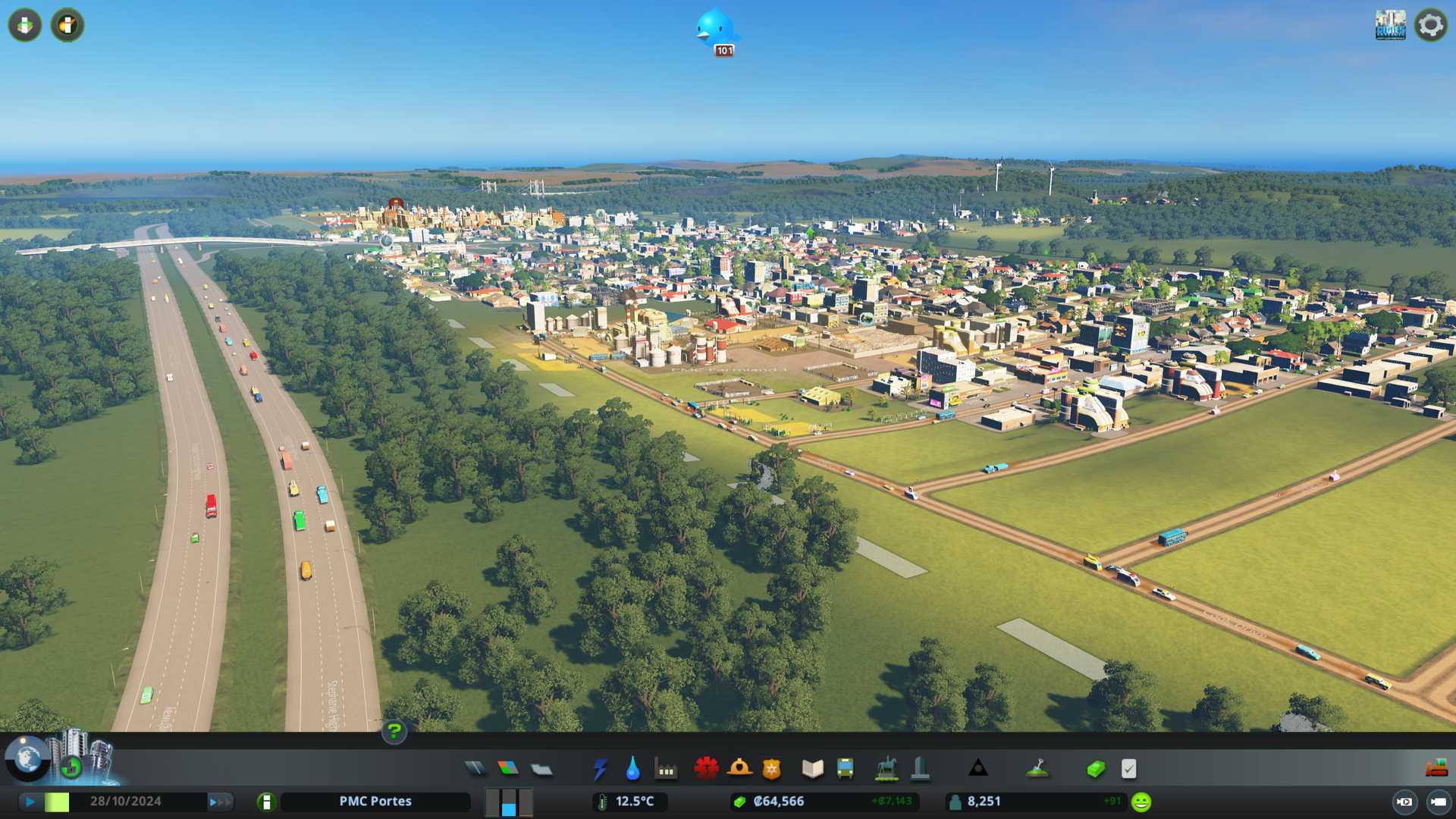Viewport: 1456px width, 819px height.
Task: Open Water and Sewage droplet menu
Action: tap(632, 769)
